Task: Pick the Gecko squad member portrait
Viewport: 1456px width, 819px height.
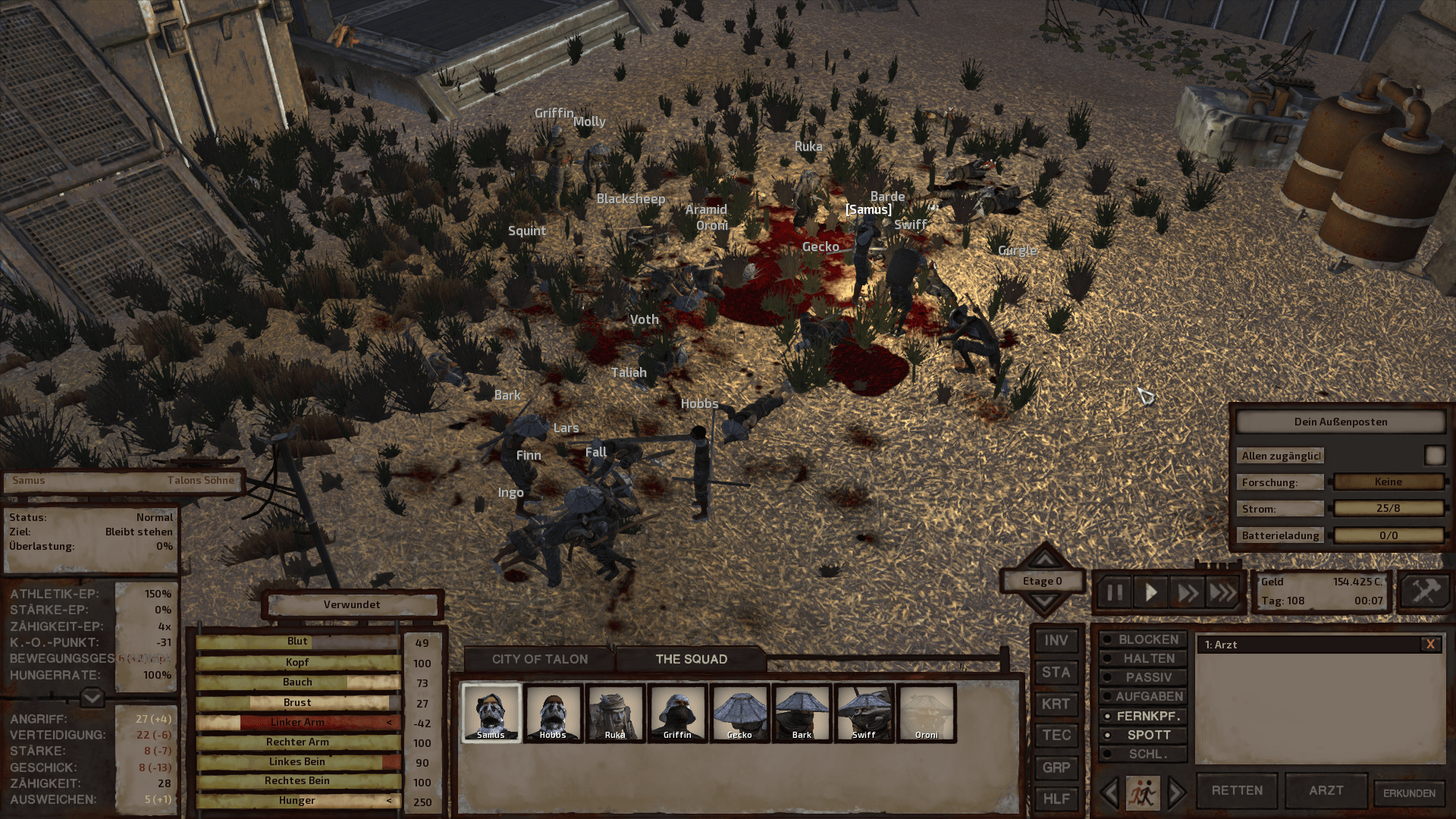Action: click(739, 712)
